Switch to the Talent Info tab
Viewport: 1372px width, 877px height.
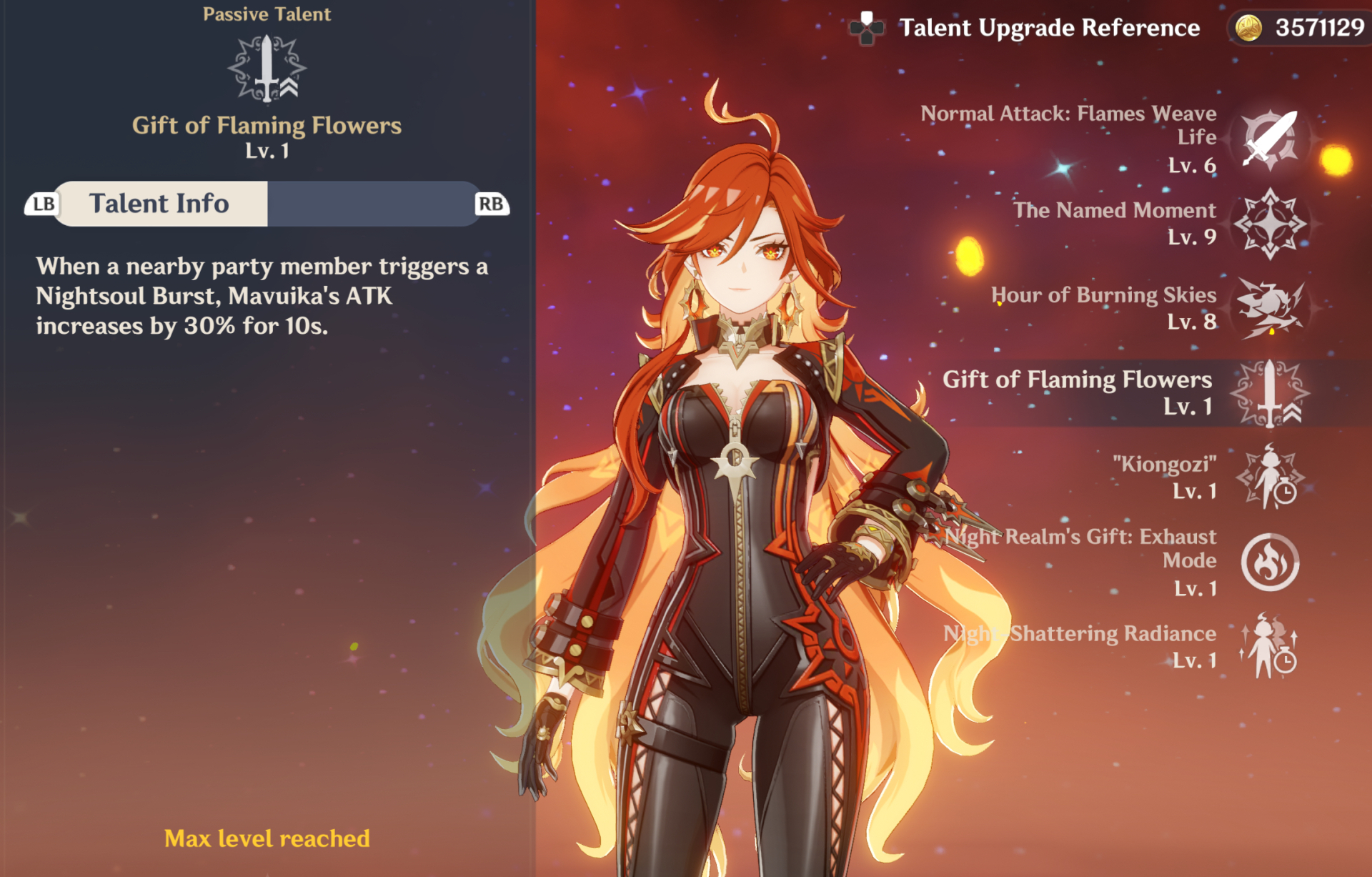pyautogui.click(x=160, y=204)
